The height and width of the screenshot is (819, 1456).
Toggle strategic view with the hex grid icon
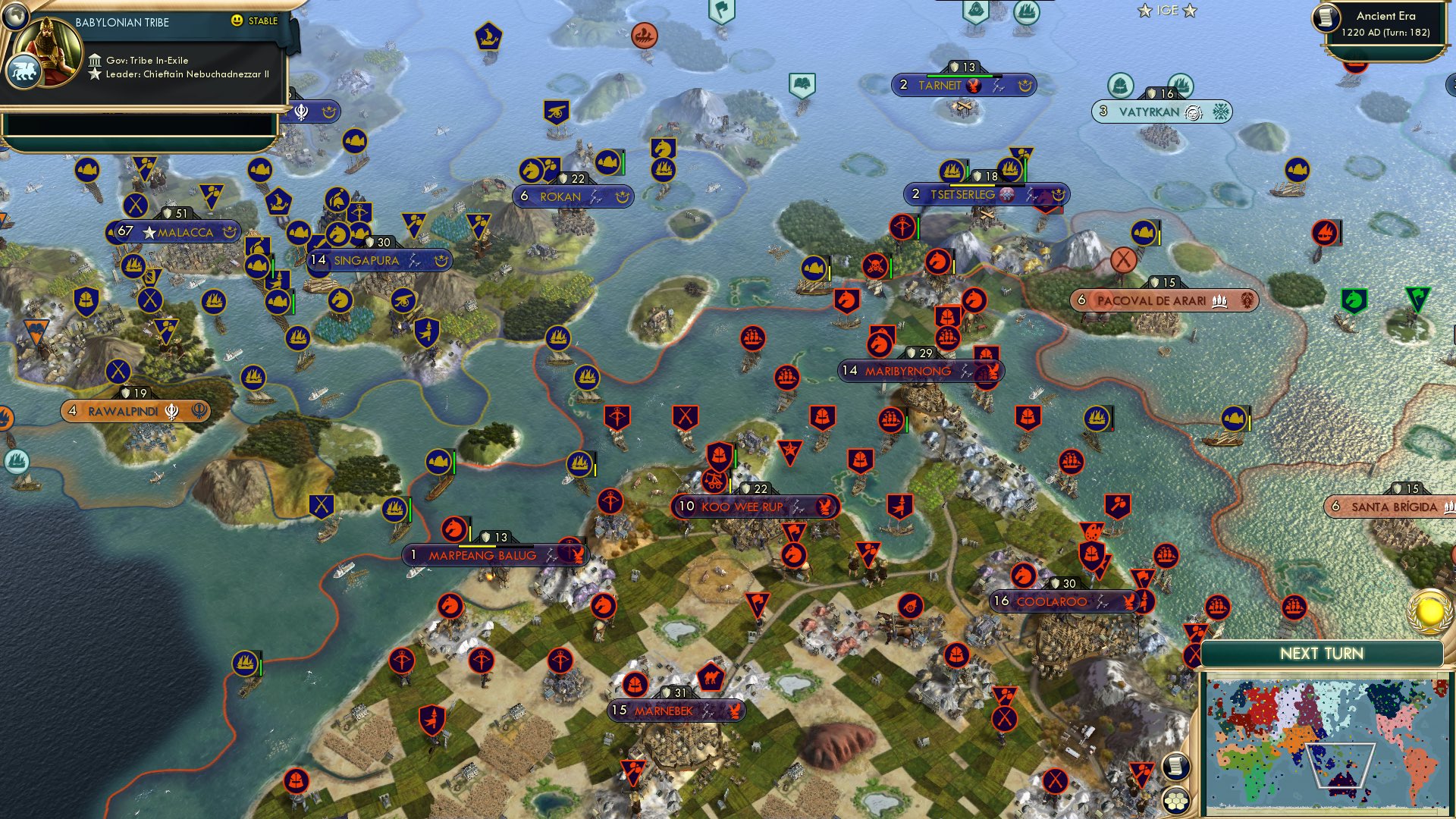coord(1175,800)
